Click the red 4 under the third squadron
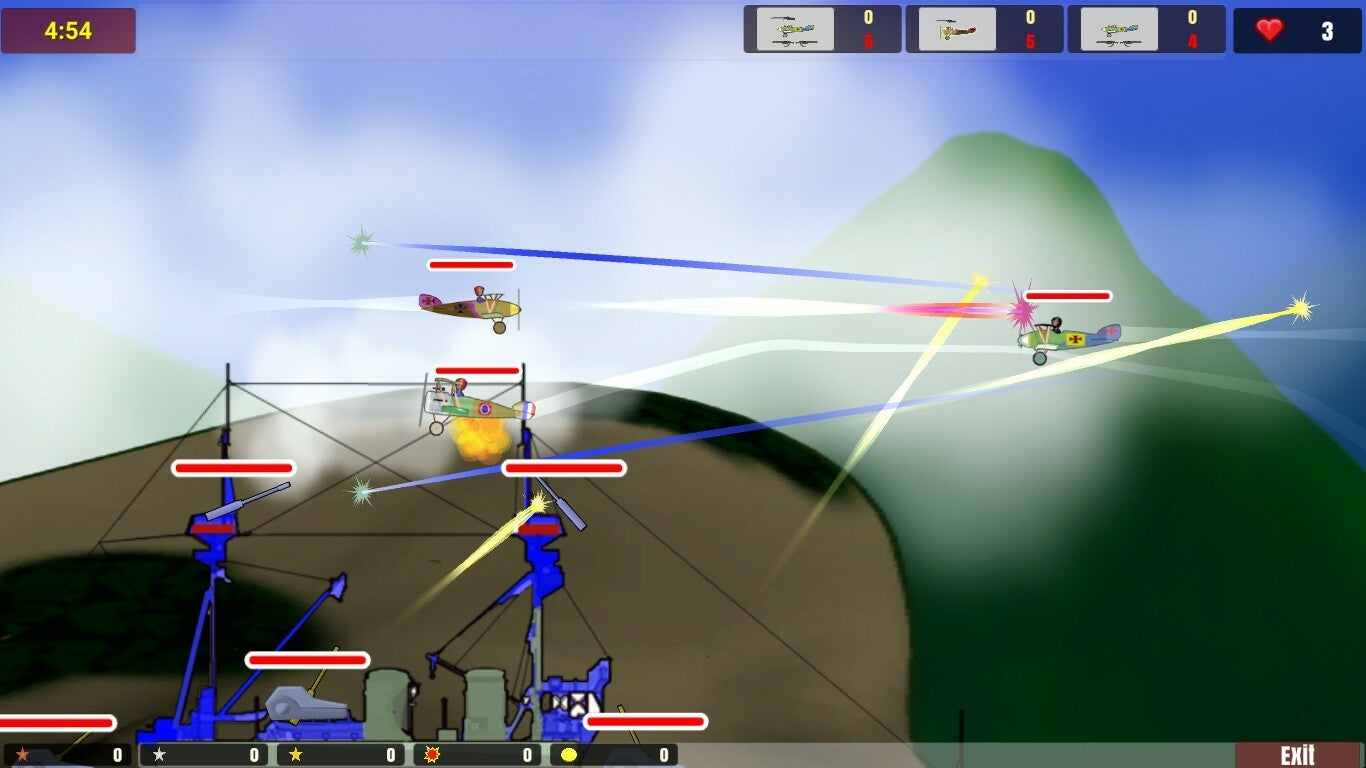 click(1191, 42)
